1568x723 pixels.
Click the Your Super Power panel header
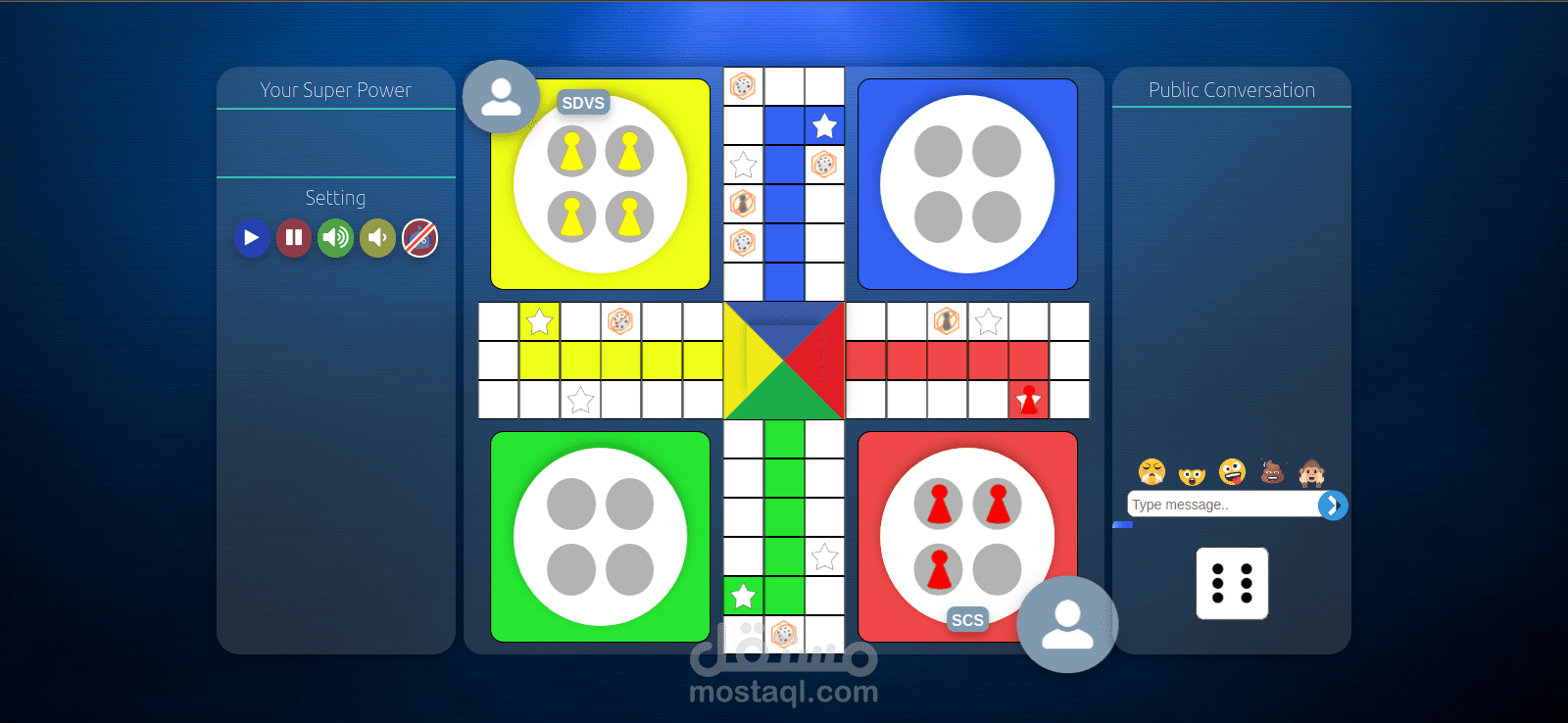[x=335, y=90]
